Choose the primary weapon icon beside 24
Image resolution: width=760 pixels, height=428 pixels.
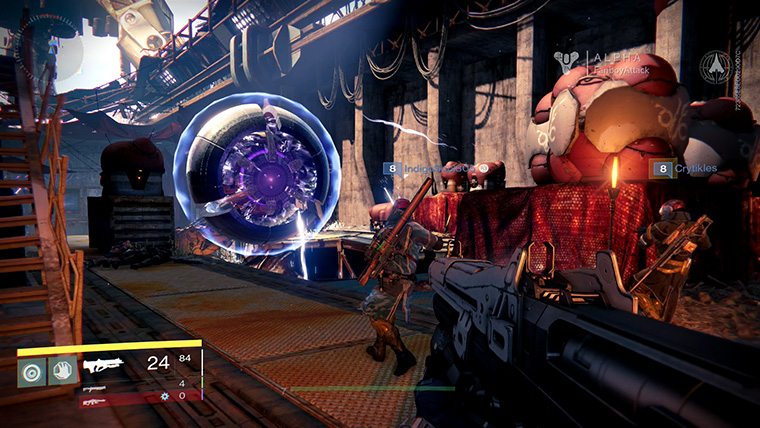pos(103,365)
